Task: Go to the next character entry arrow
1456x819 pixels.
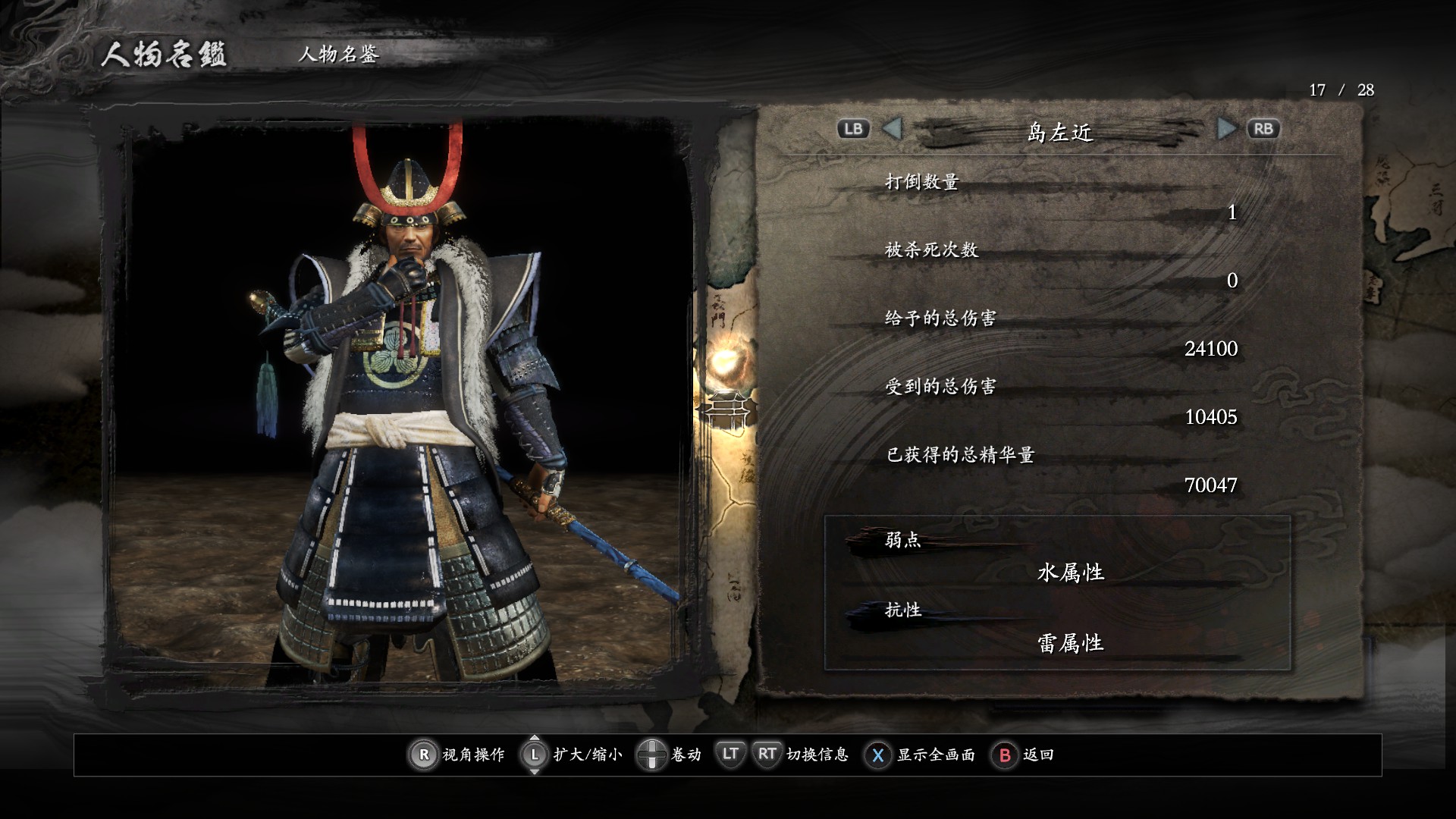Action: [1225, 129]
